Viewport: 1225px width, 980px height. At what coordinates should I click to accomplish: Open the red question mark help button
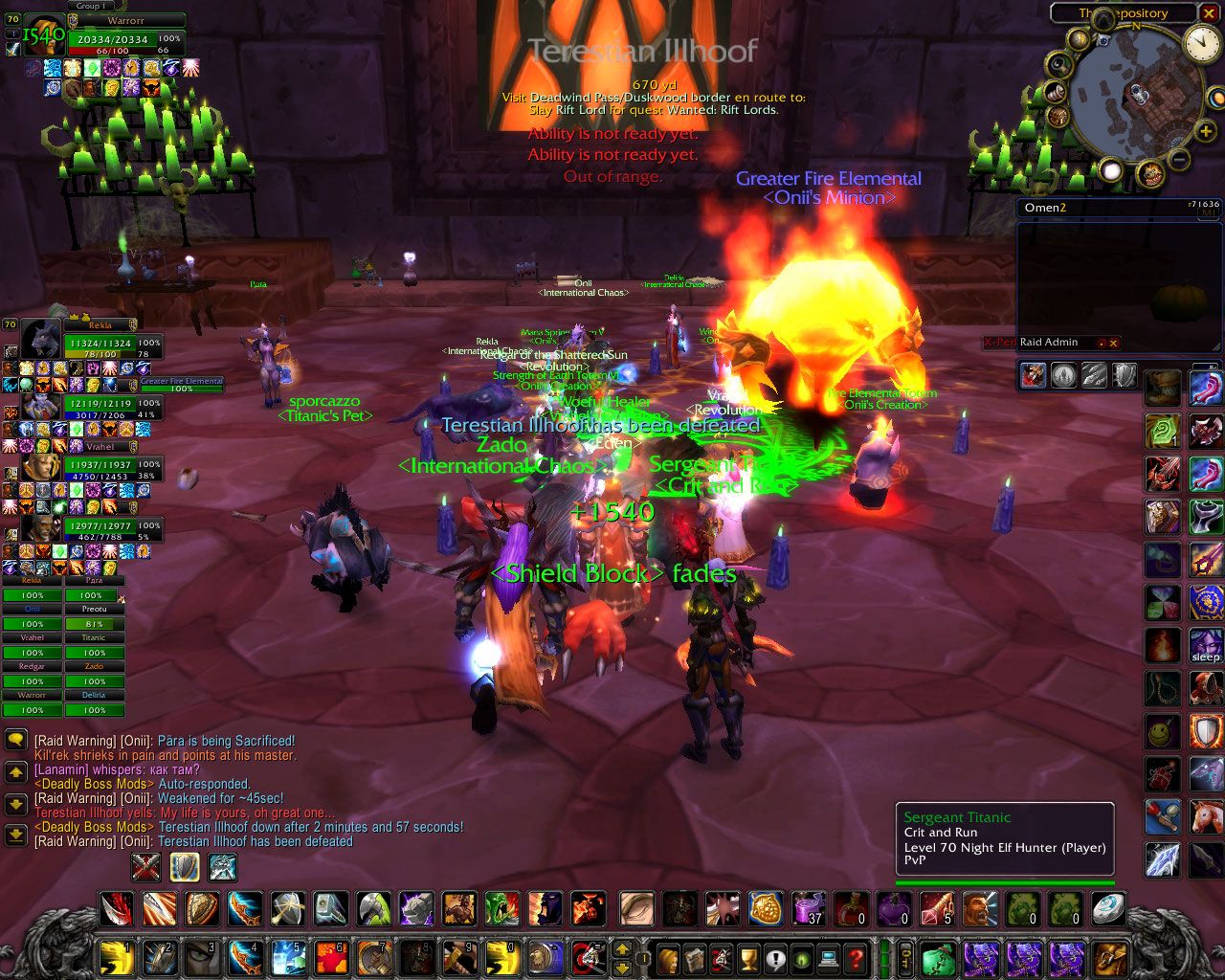[x=857, y=956]
